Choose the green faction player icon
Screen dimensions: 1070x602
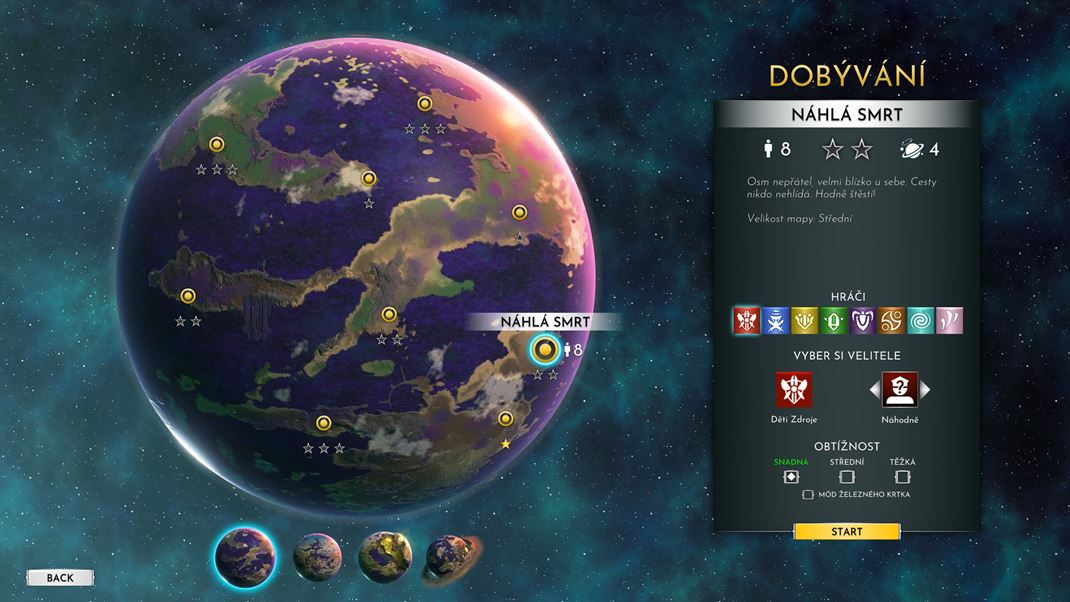coord(832,320)
